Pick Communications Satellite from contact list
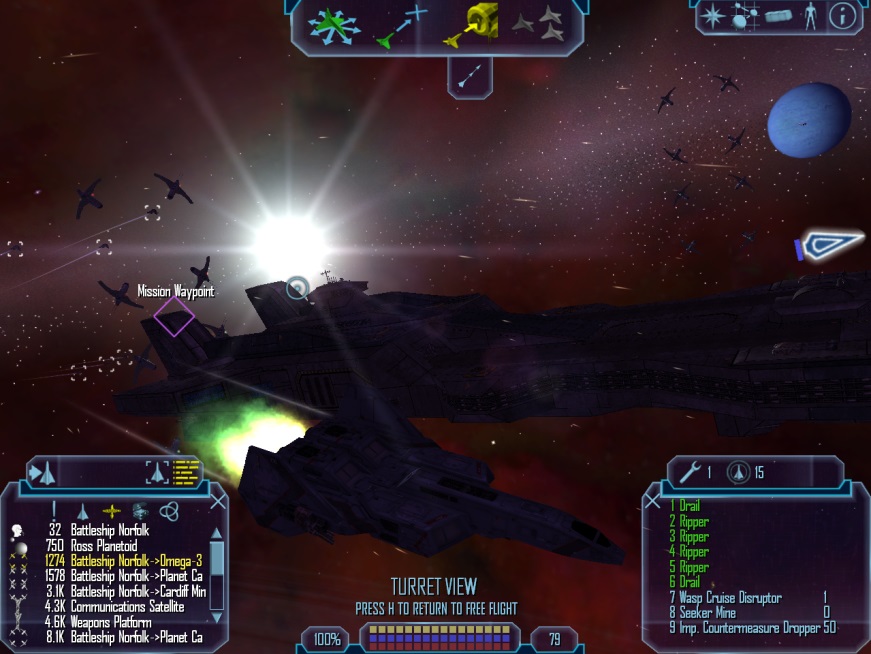 [127, 606]
